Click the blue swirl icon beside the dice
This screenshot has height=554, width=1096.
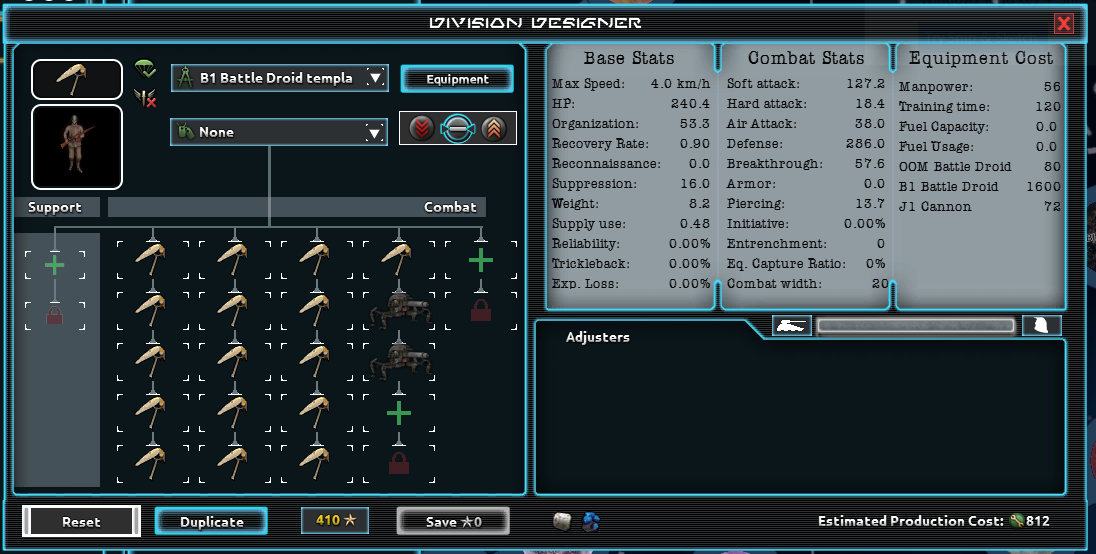[x=590, y=521]
